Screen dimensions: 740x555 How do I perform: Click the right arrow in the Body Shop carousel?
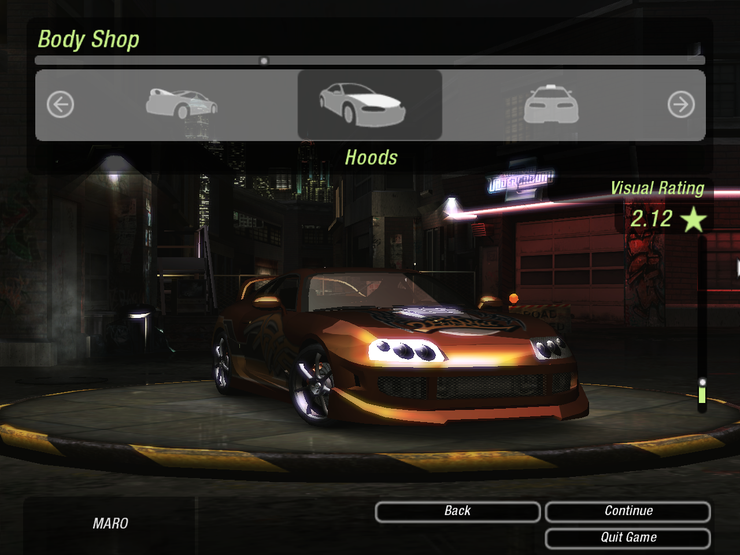point(681,104)
